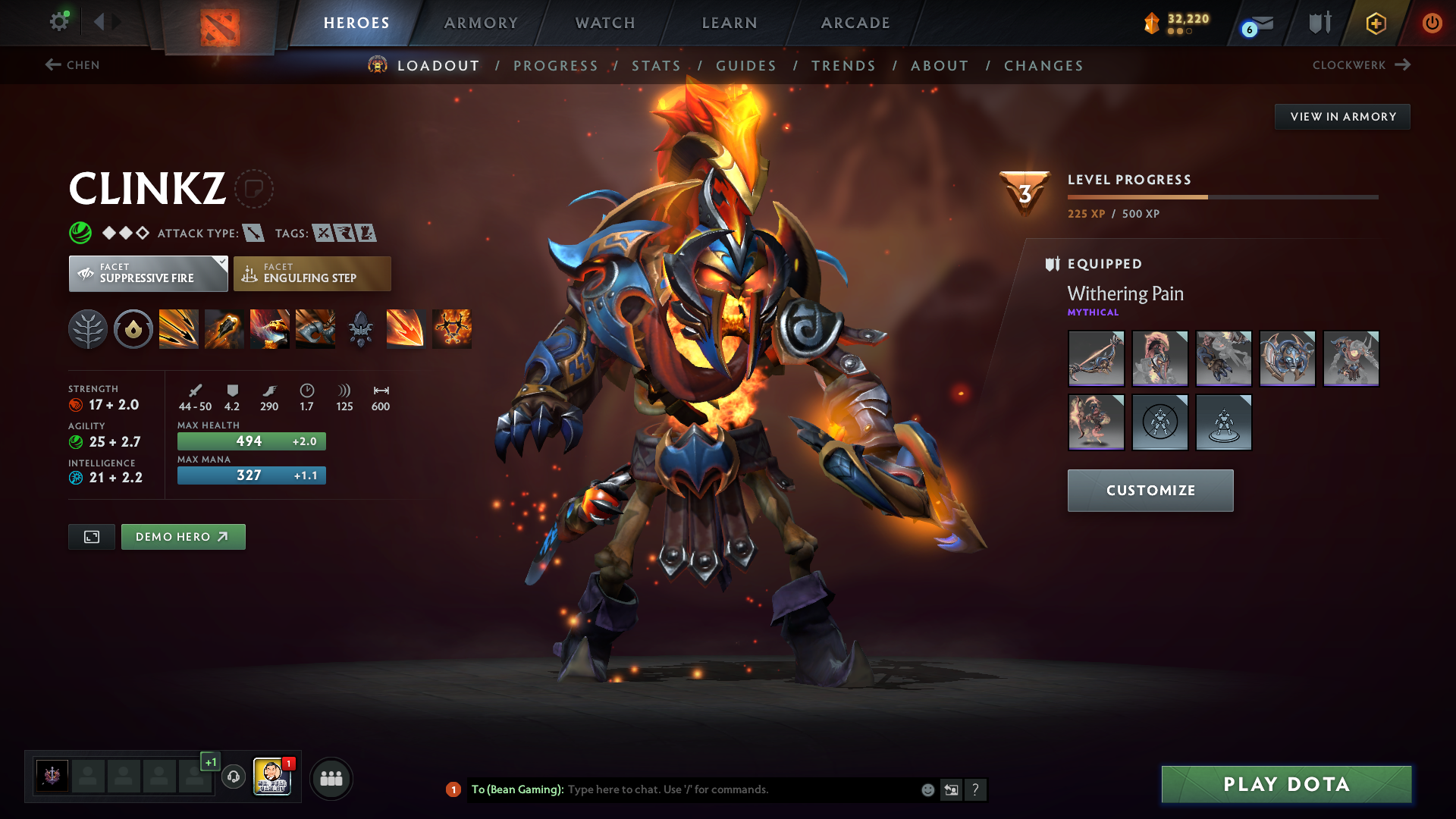Image resolution: width=1456 pixels, height=819 pixels.
Task: Switch to the Watch tab
Action: [605, 23]
